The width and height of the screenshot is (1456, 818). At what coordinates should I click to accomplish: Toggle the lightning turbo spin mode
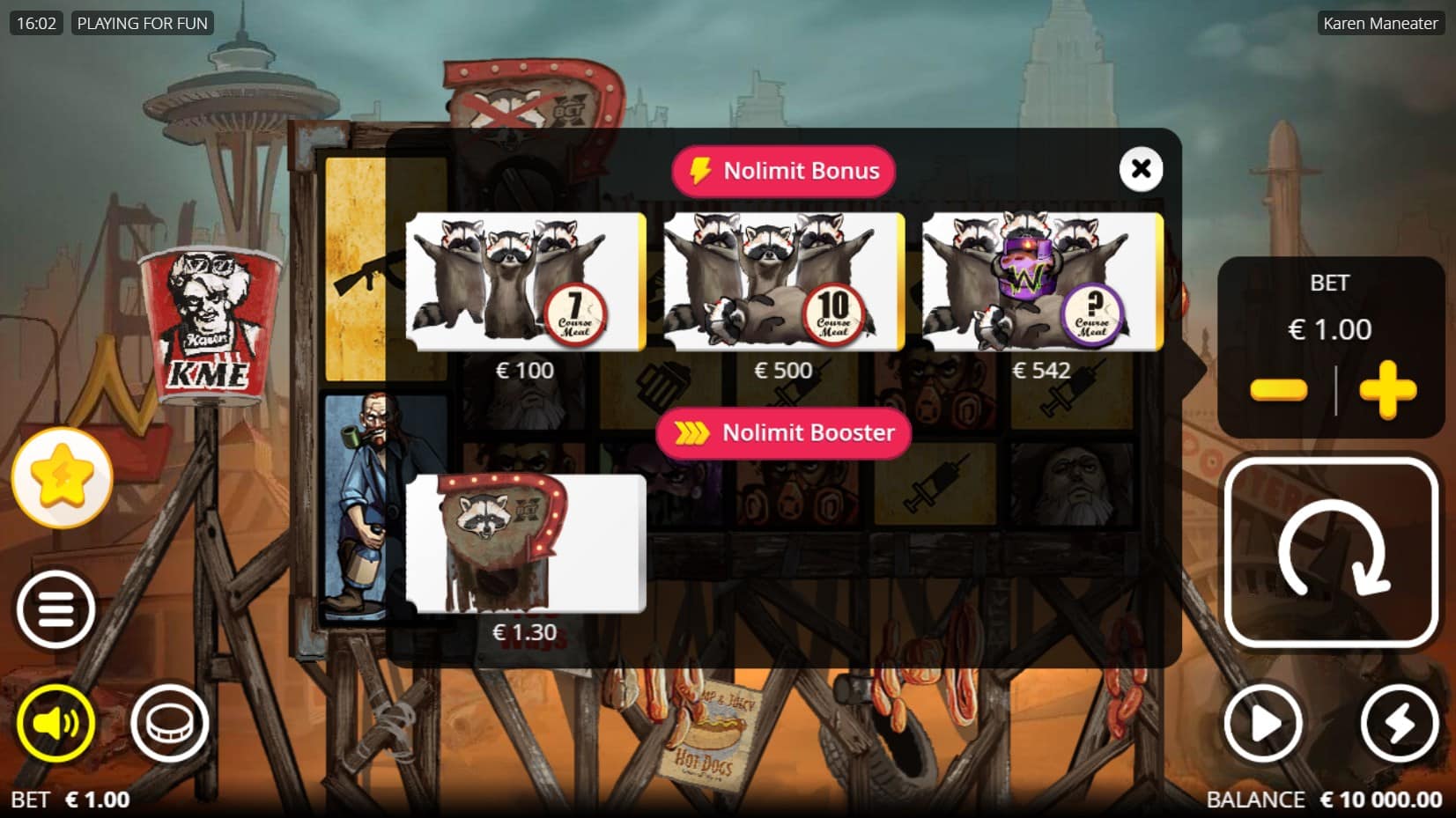(1399, 724)
